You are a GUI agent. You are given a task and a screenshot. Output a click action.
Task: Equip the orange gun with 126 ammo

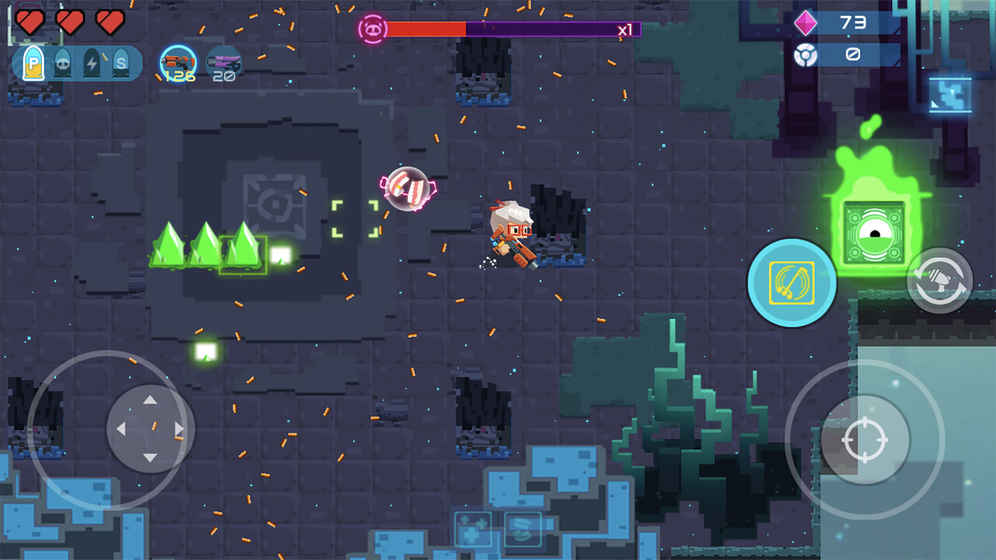[179, 64]
